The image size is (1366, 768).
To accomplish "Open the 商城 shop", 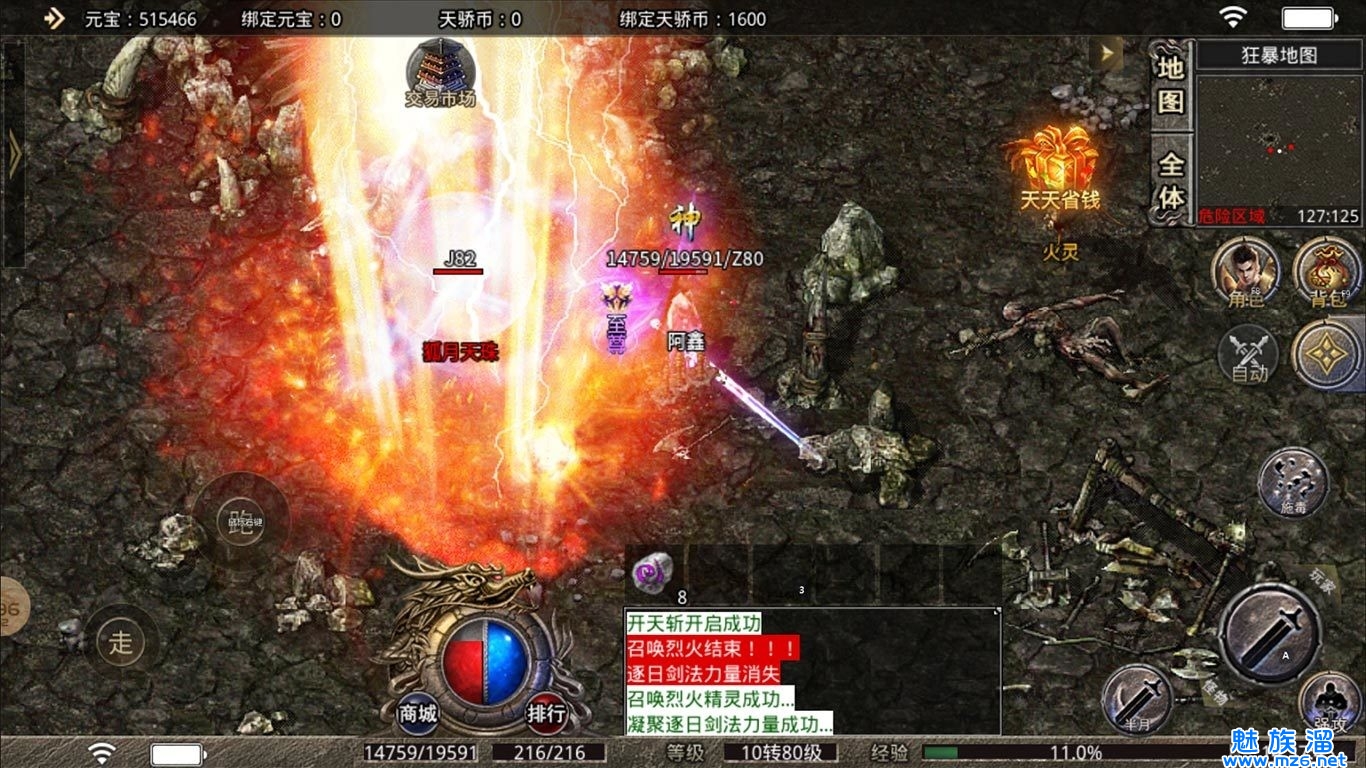I will [418, 714].
